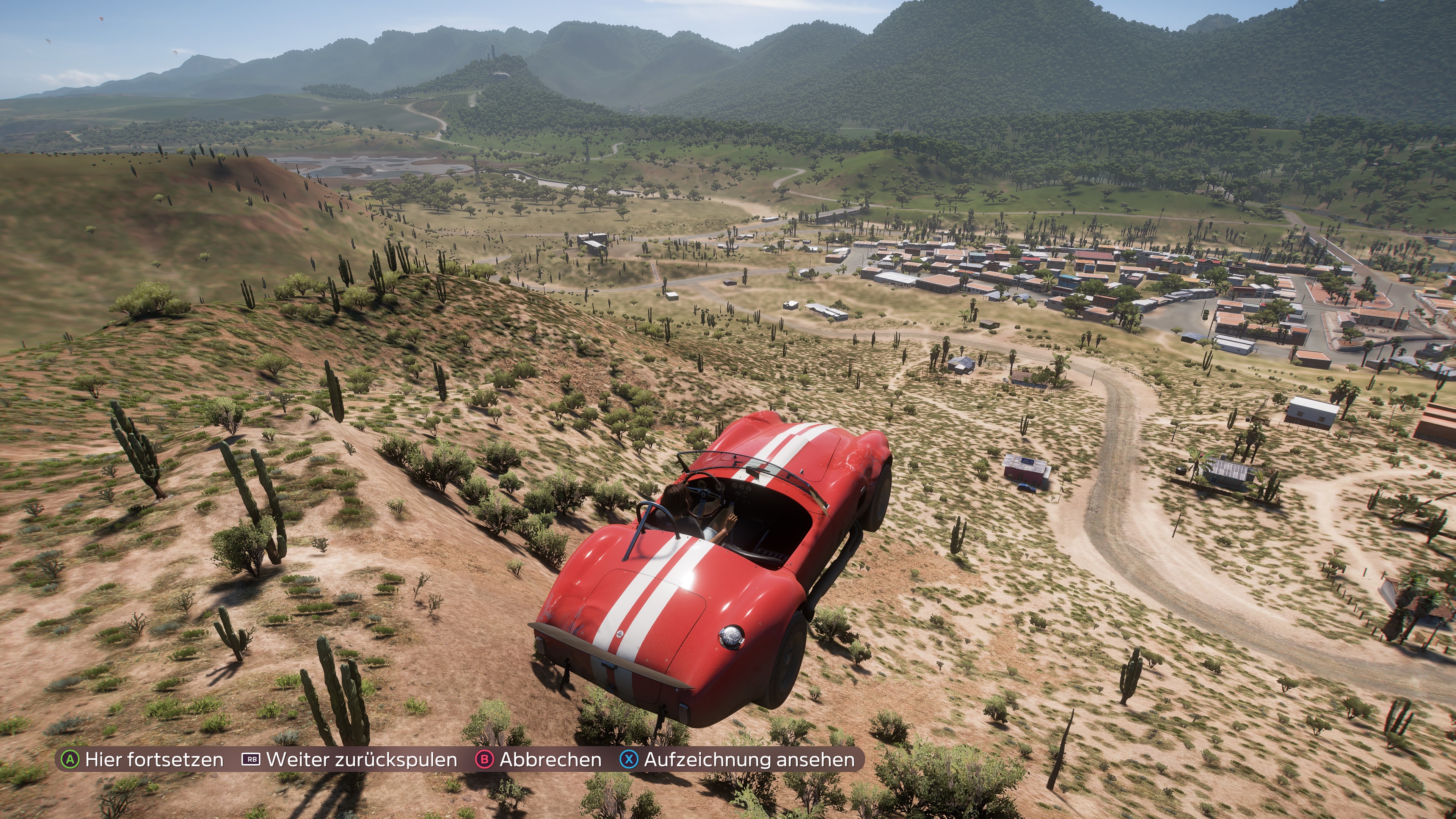Select 'Weiter zurückspulen' to rewind further
Screen dimensions: 1456x819
350,759
